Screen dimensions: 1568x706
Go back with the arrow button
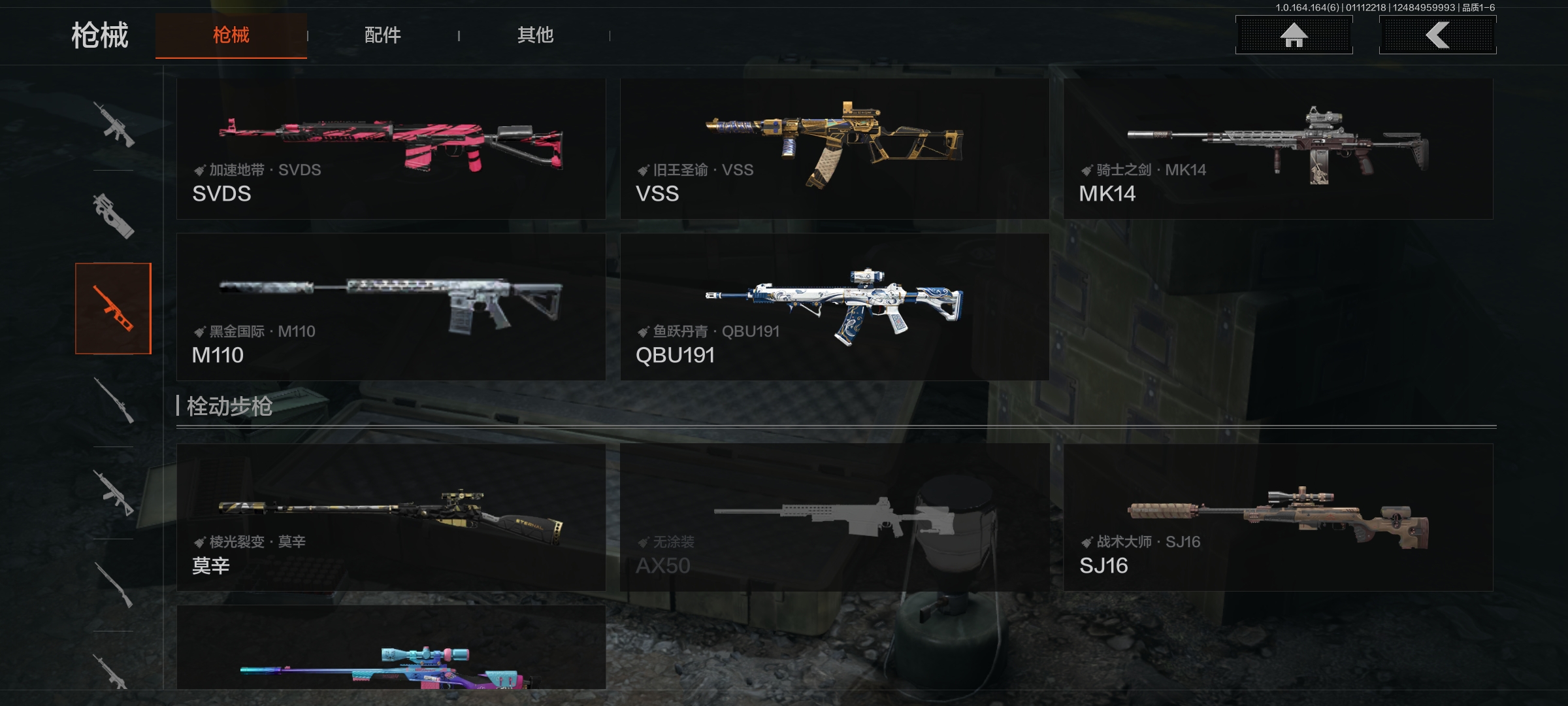pos(1437,35)
